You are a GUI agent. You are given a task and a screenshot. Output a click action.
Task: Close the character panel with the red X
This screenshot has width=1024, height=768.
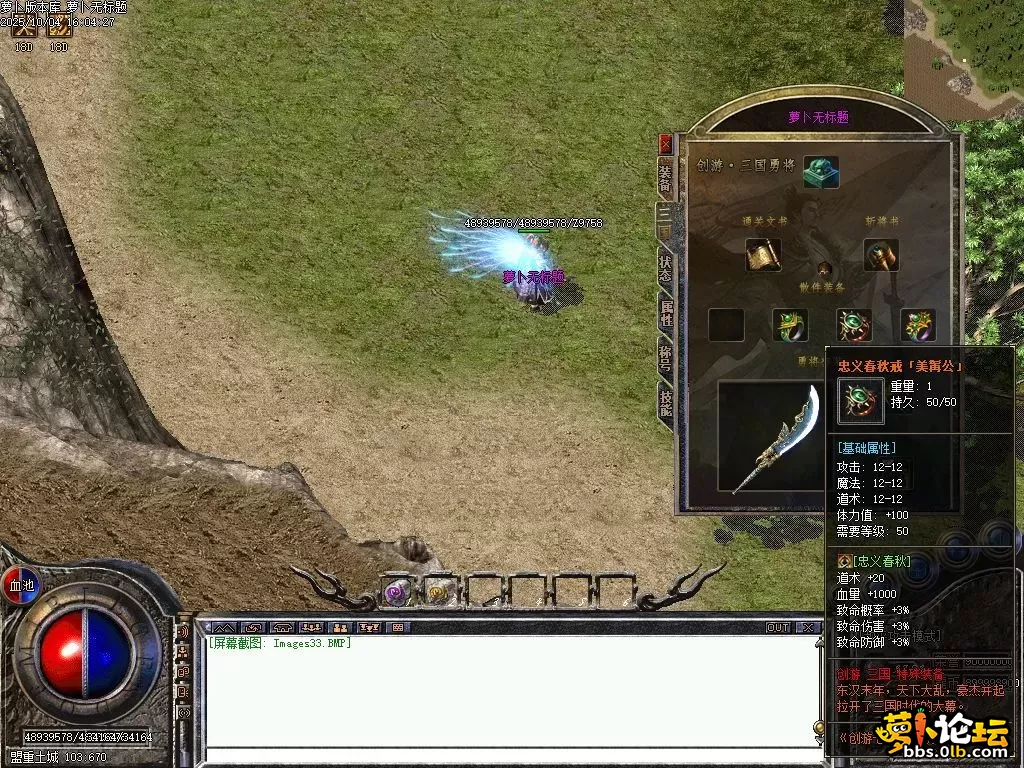click(666, 144)
